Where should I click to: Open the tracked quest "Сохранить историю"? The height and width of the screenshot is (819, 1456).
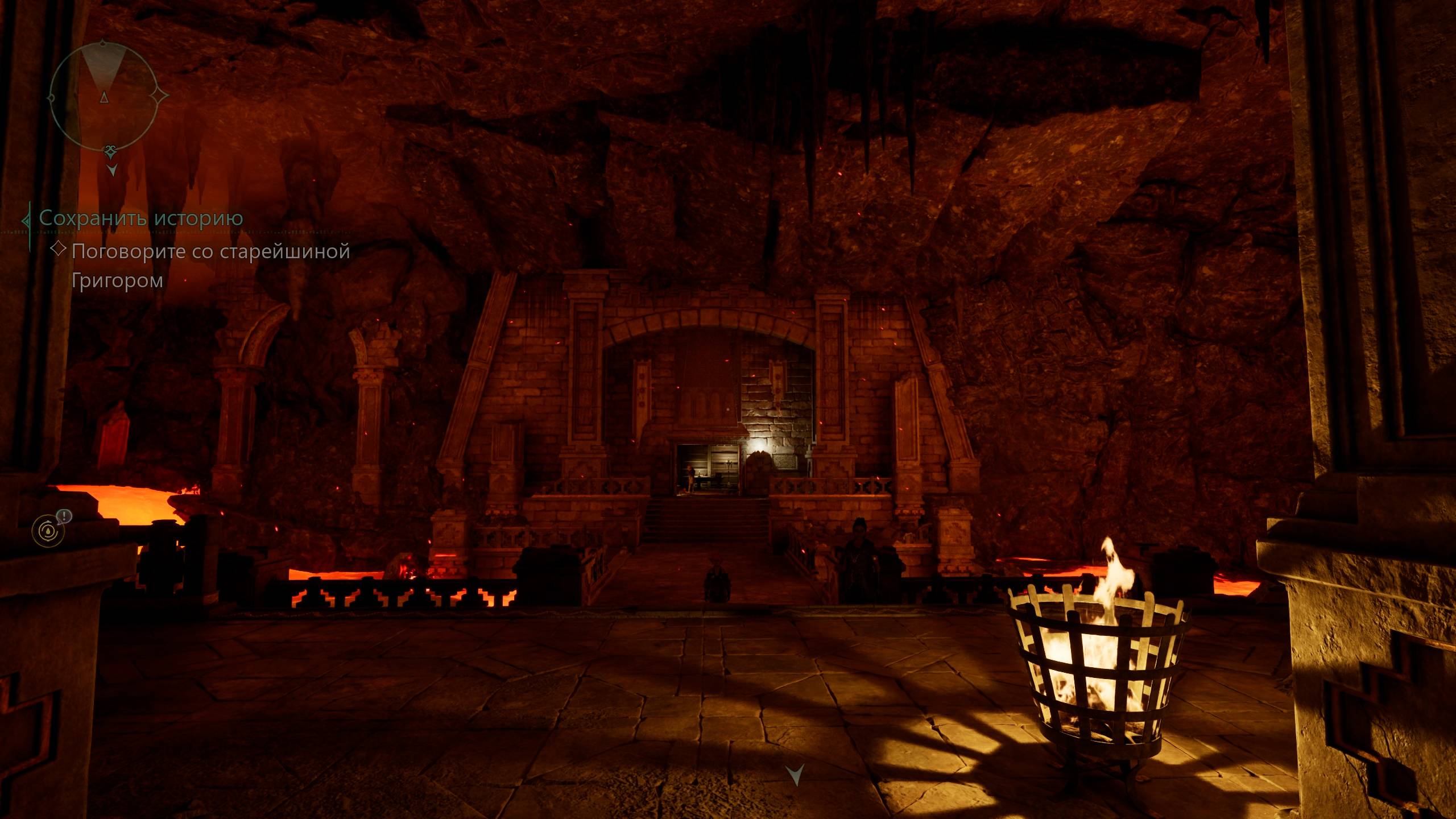coord(141,218)
